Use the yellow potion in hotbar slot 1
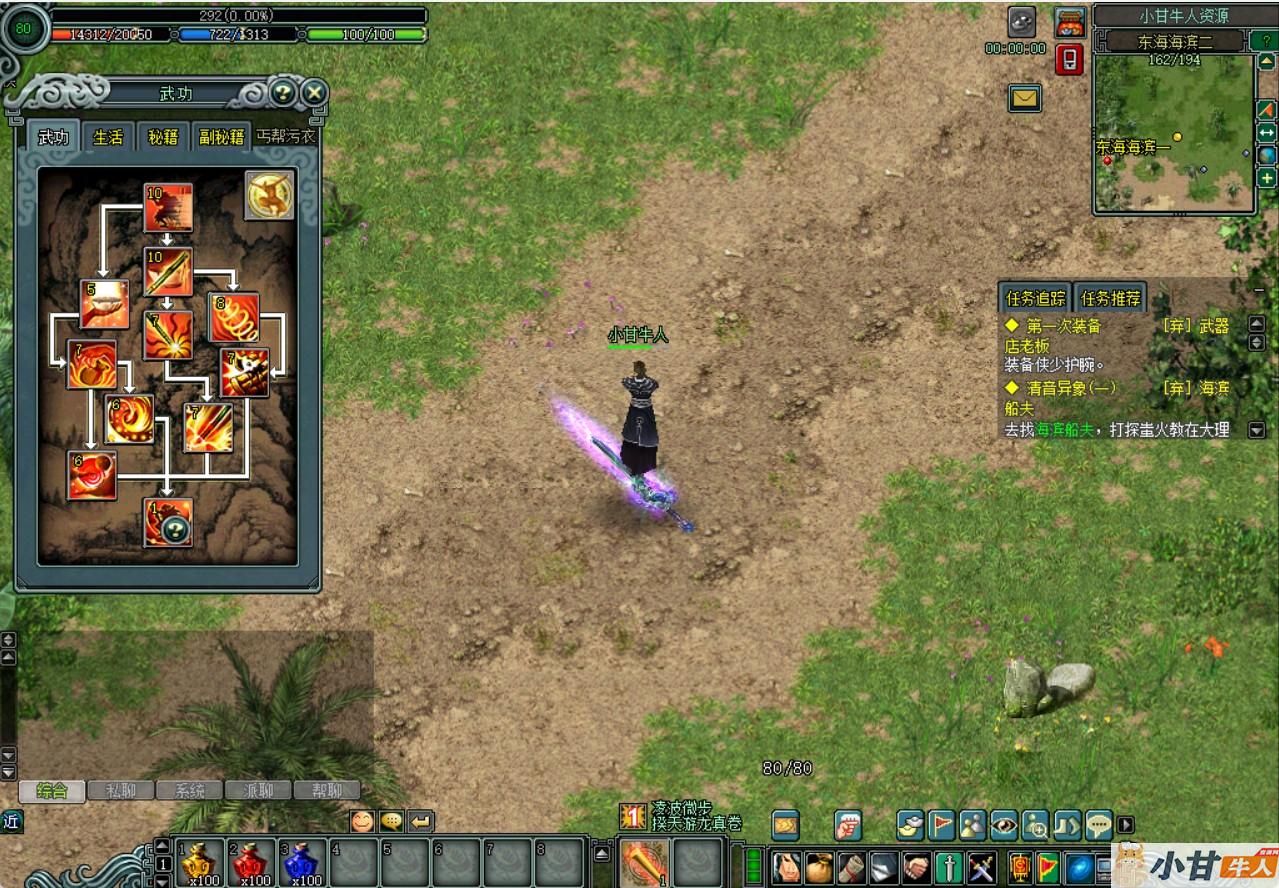The image size is (1279, 888). pos(201,862)
